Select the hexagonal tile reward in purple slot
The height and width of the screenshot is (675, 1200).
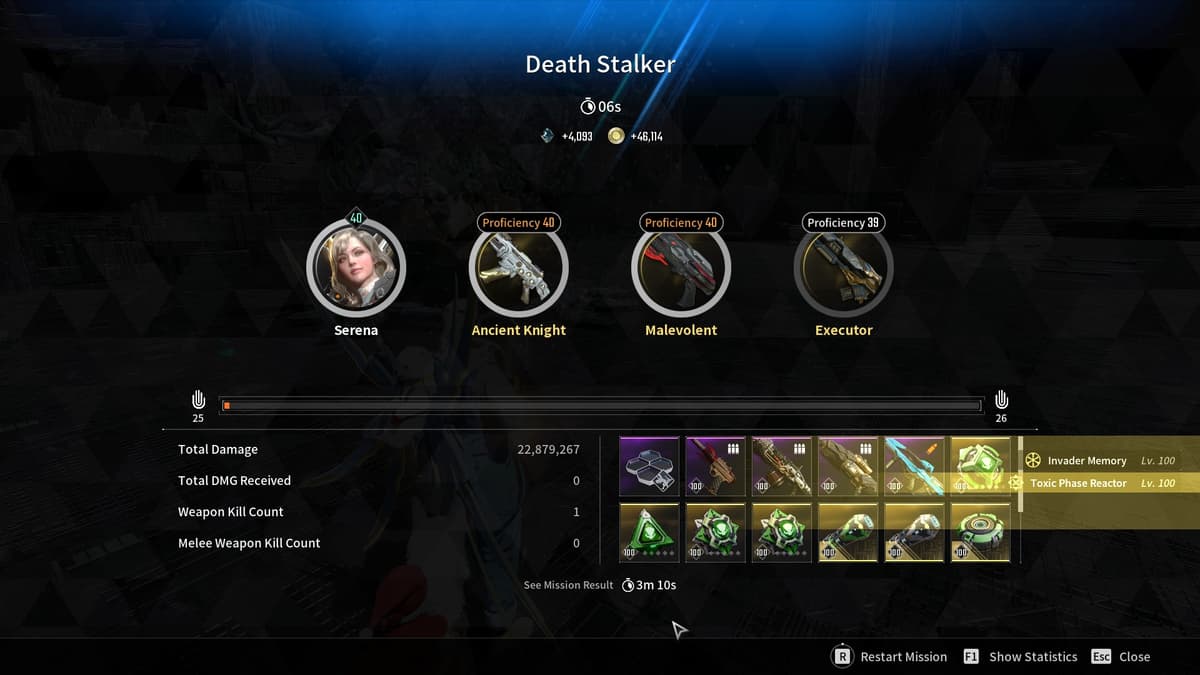click(649, 466)
